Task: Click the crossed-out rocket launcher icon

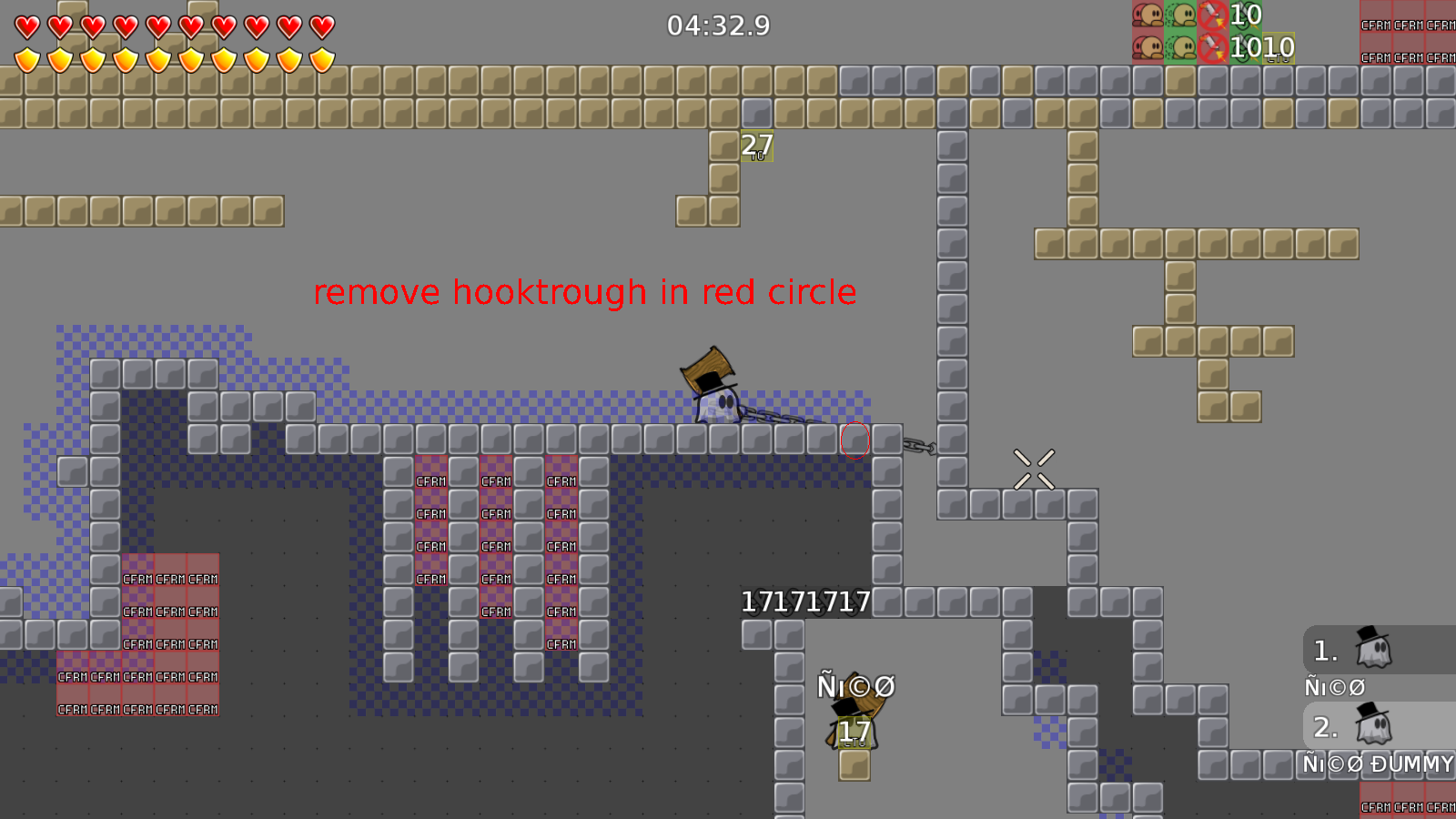Action: (x=1212, y=16)
